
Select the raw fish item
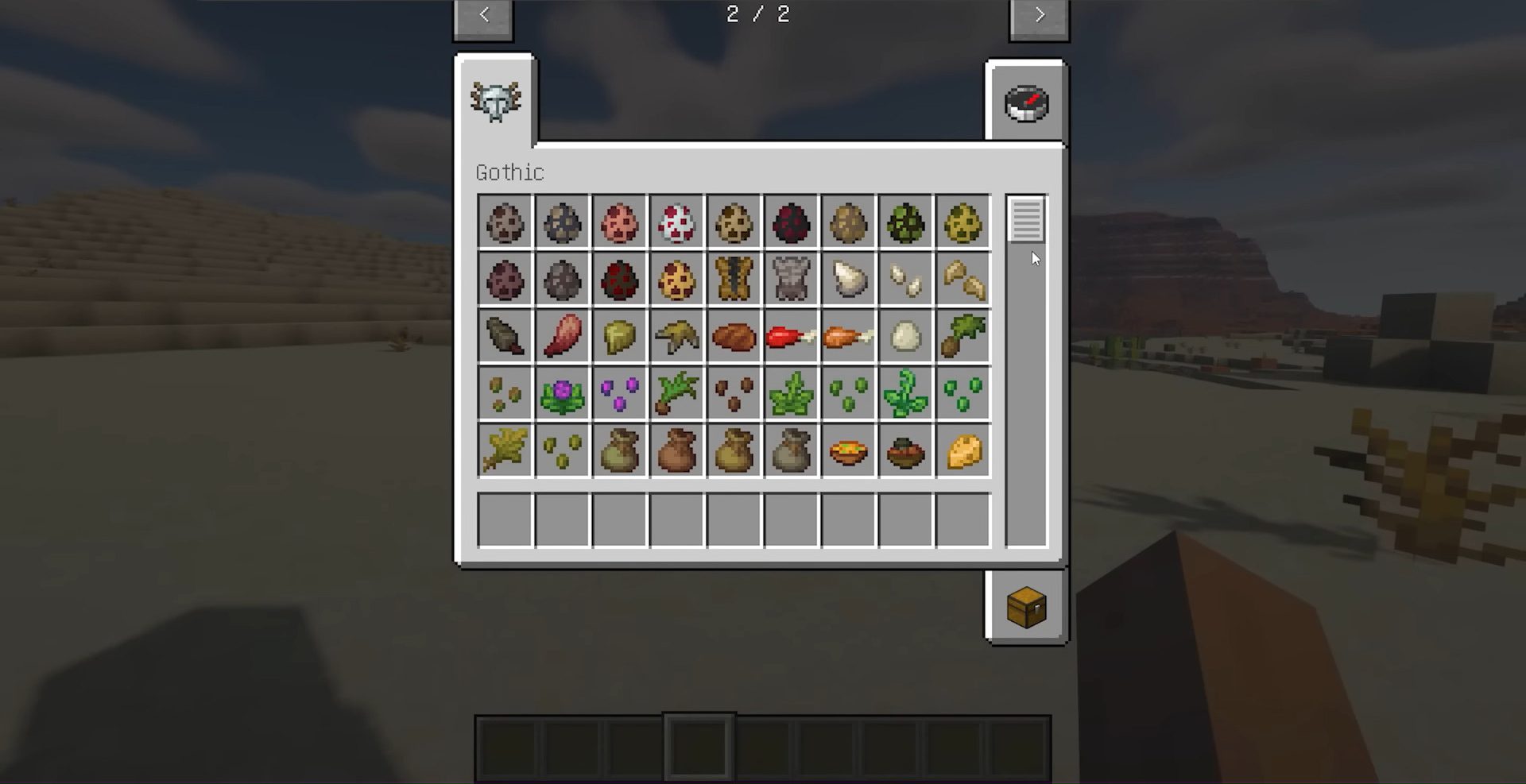click(x=504, y=336)
